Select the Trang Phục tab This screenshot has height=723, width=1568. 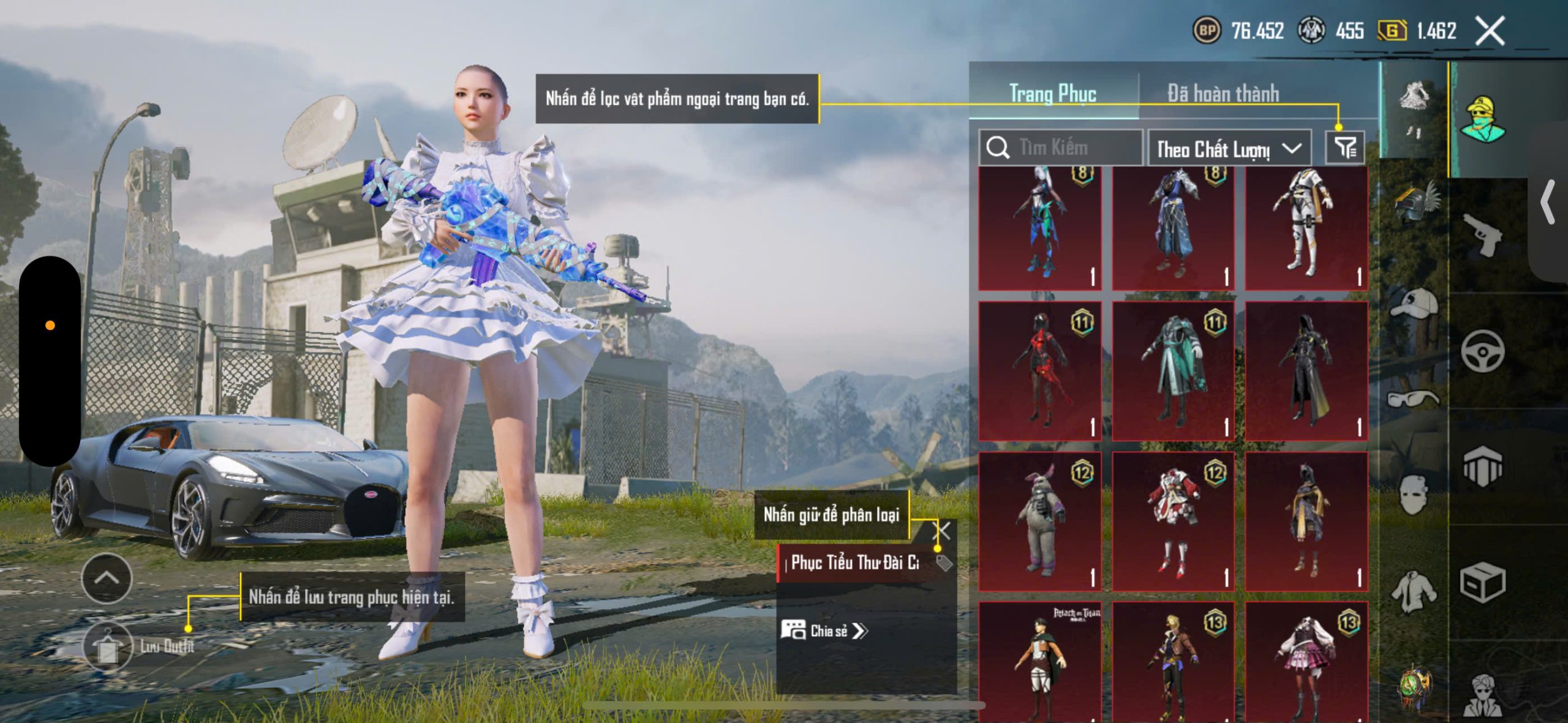pyautogui.click(x=1052, y=94)
